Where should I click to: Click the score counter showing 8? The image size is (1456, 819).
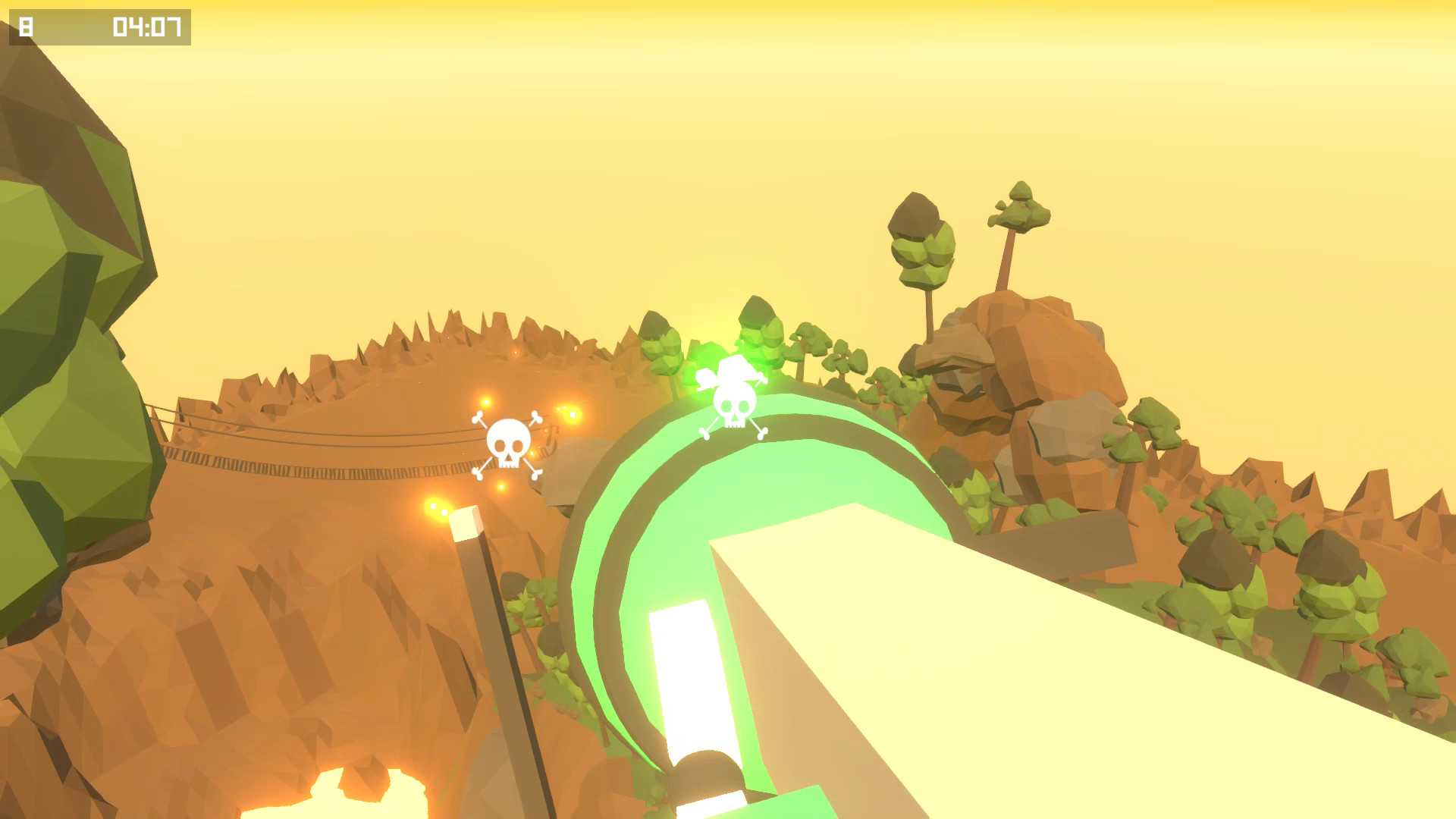click(25, 25)
